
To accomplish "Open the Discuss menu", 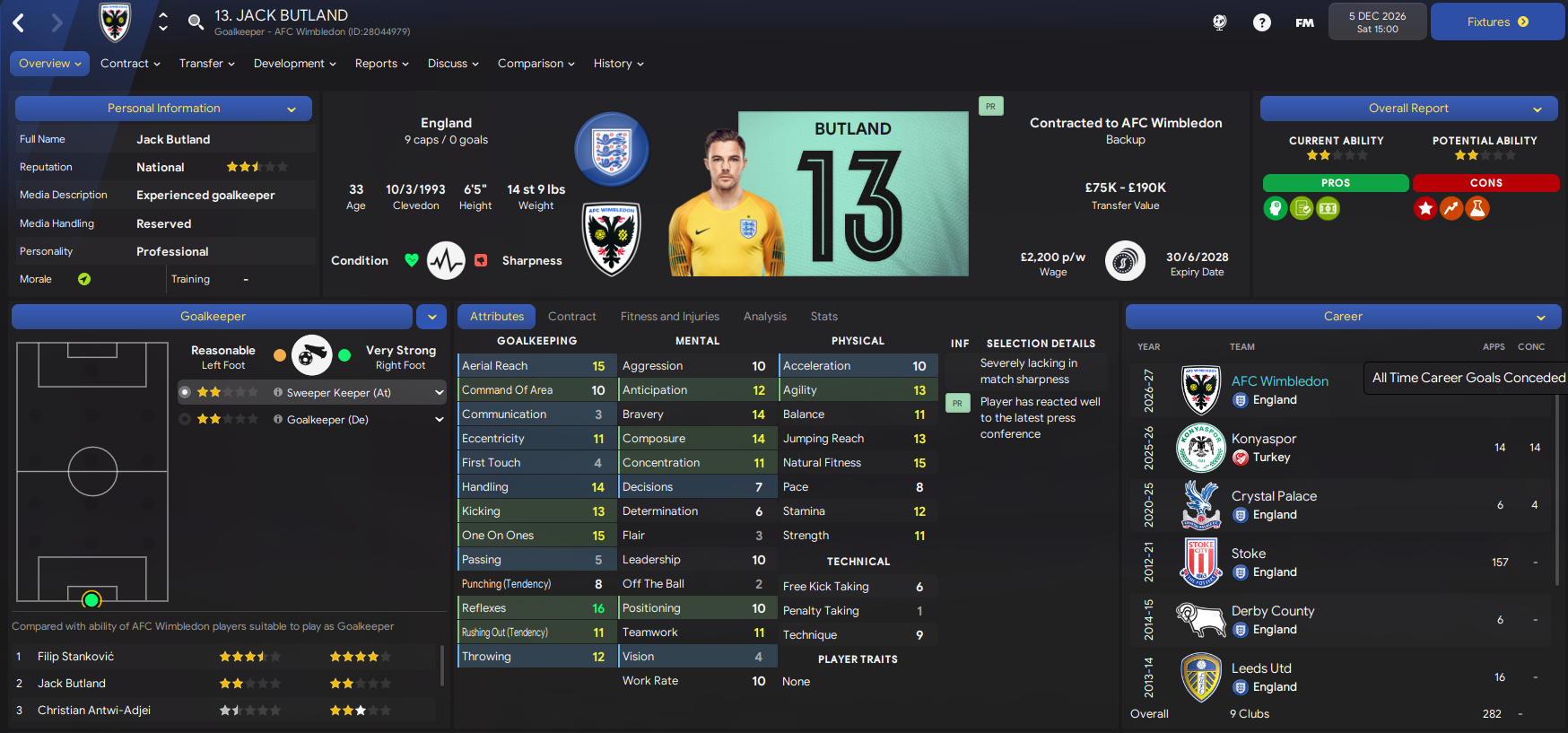I will tap(453, 64).
